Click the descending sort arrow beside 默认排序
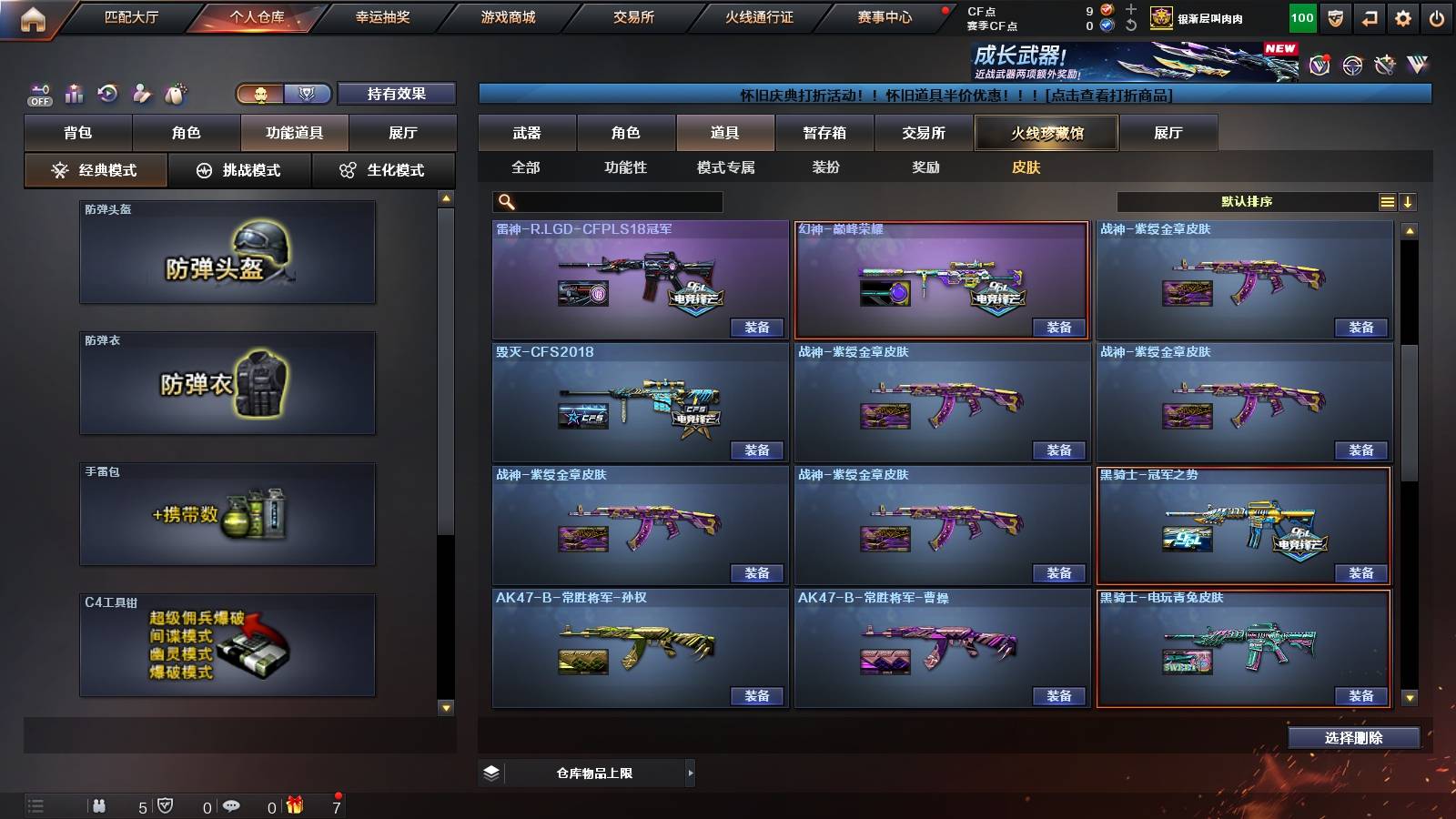This screenshot has width=1456, height=819. point(1410,200)
